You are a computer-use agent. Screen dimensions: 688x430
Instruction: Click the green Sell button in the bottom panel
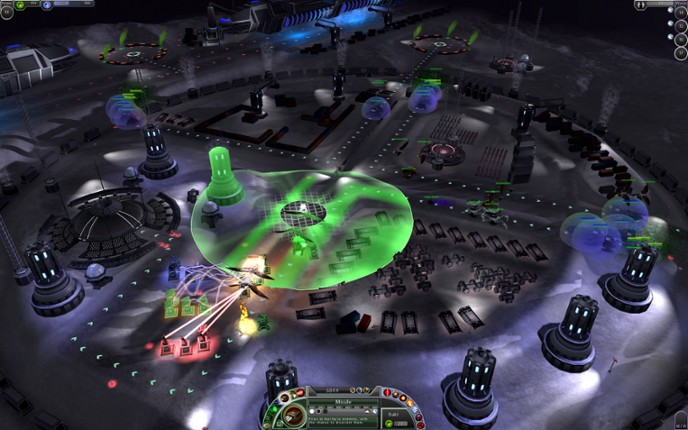(389, 422)
